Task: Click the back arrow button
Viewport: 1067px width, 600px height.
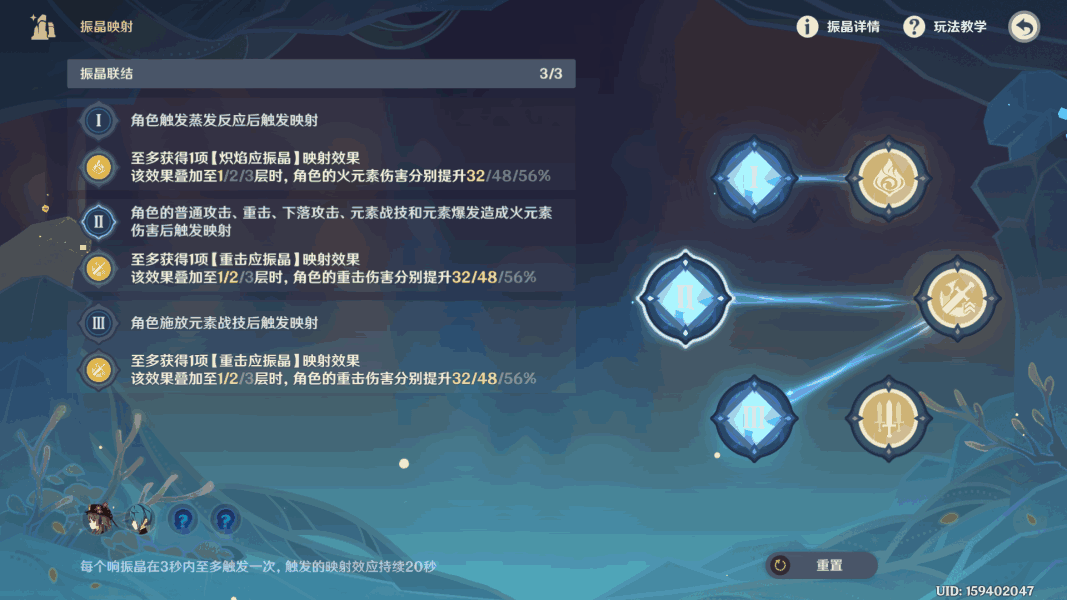Action: tap(1023, 27)
